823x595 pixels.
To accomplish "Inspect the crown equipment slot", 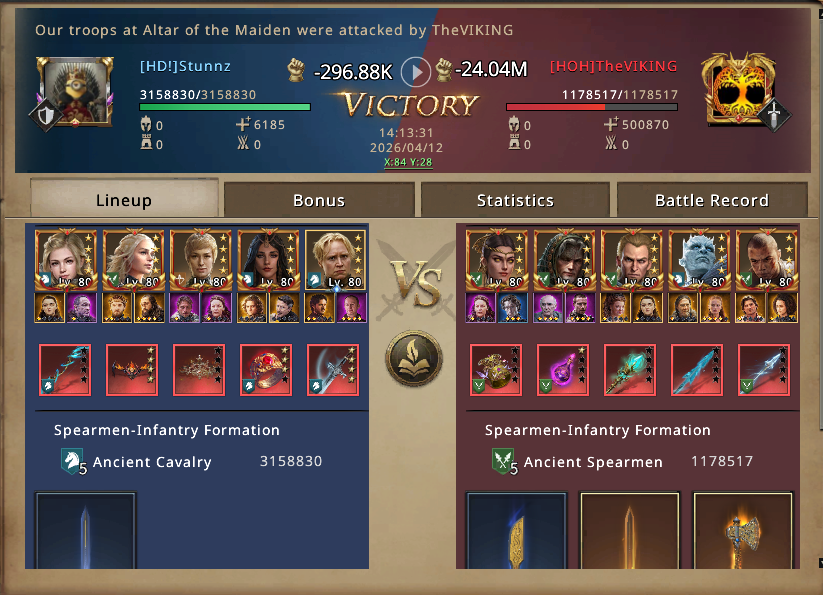I will pos(199,370).
